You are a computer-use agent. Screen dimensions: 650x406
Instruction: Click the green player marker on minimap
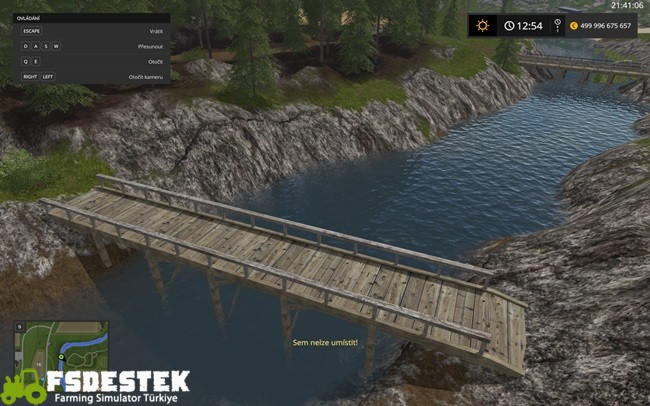click(61, 355)
